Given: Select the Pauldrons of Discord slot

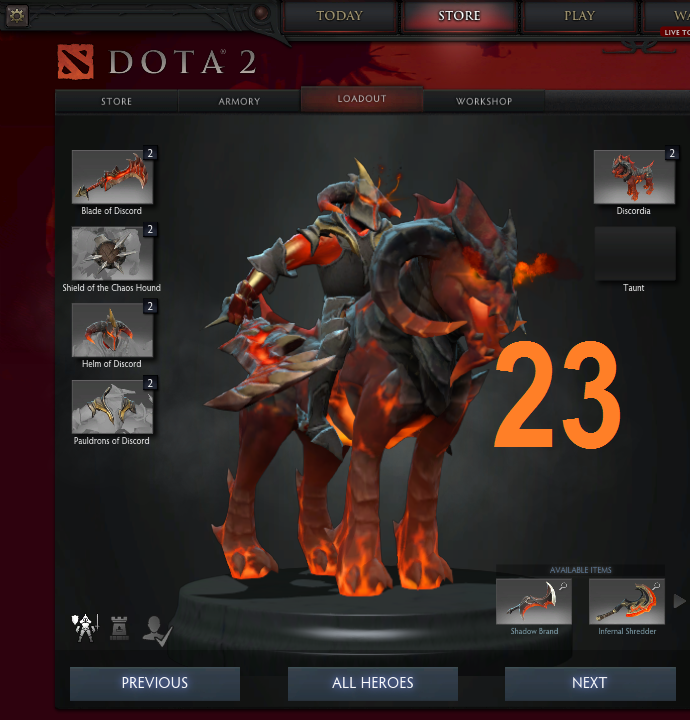Looking at the screenshot, I should [x=112, y=407].
